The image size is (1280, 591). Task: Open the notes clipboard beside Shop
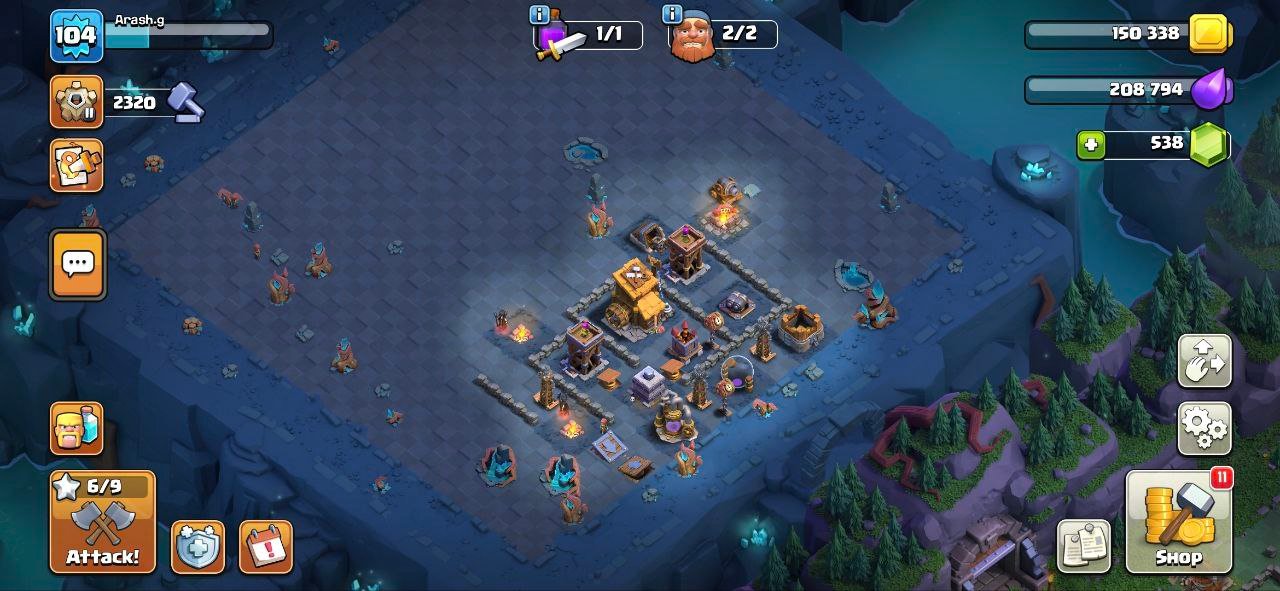click(1084, 546)
